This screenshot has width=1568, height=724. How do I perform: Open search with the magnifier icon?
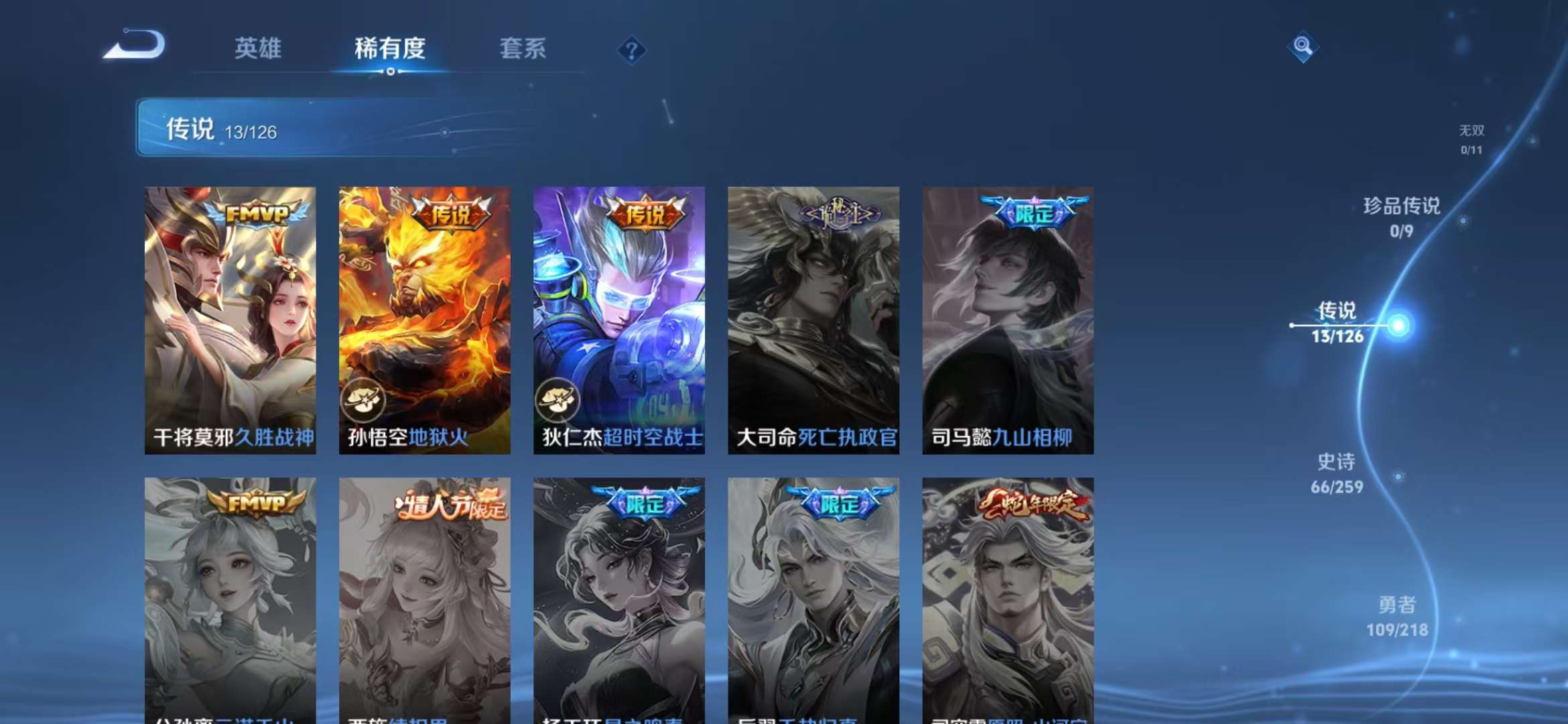pos(1302,48)
